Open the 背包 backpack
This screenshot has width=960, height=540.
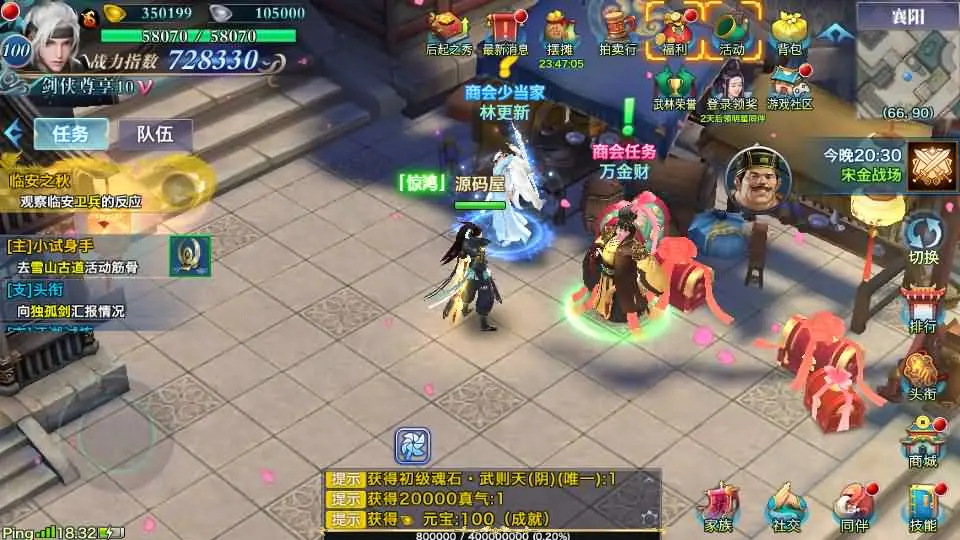pos(788,28)
